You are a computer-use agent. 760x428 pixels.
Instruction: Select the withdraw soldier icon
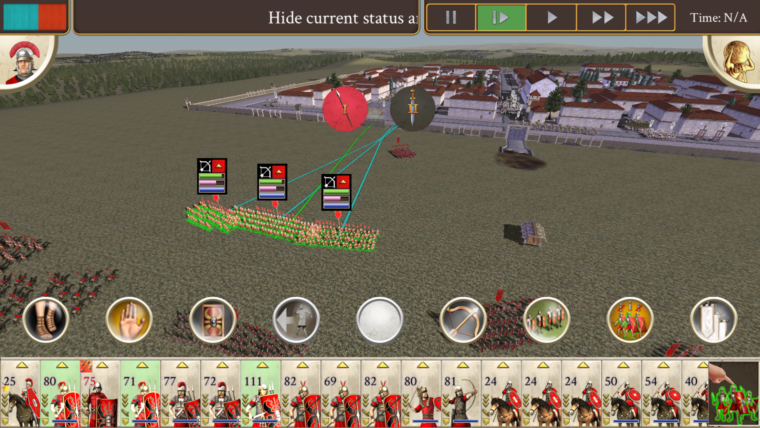click(x=296, y=320)
